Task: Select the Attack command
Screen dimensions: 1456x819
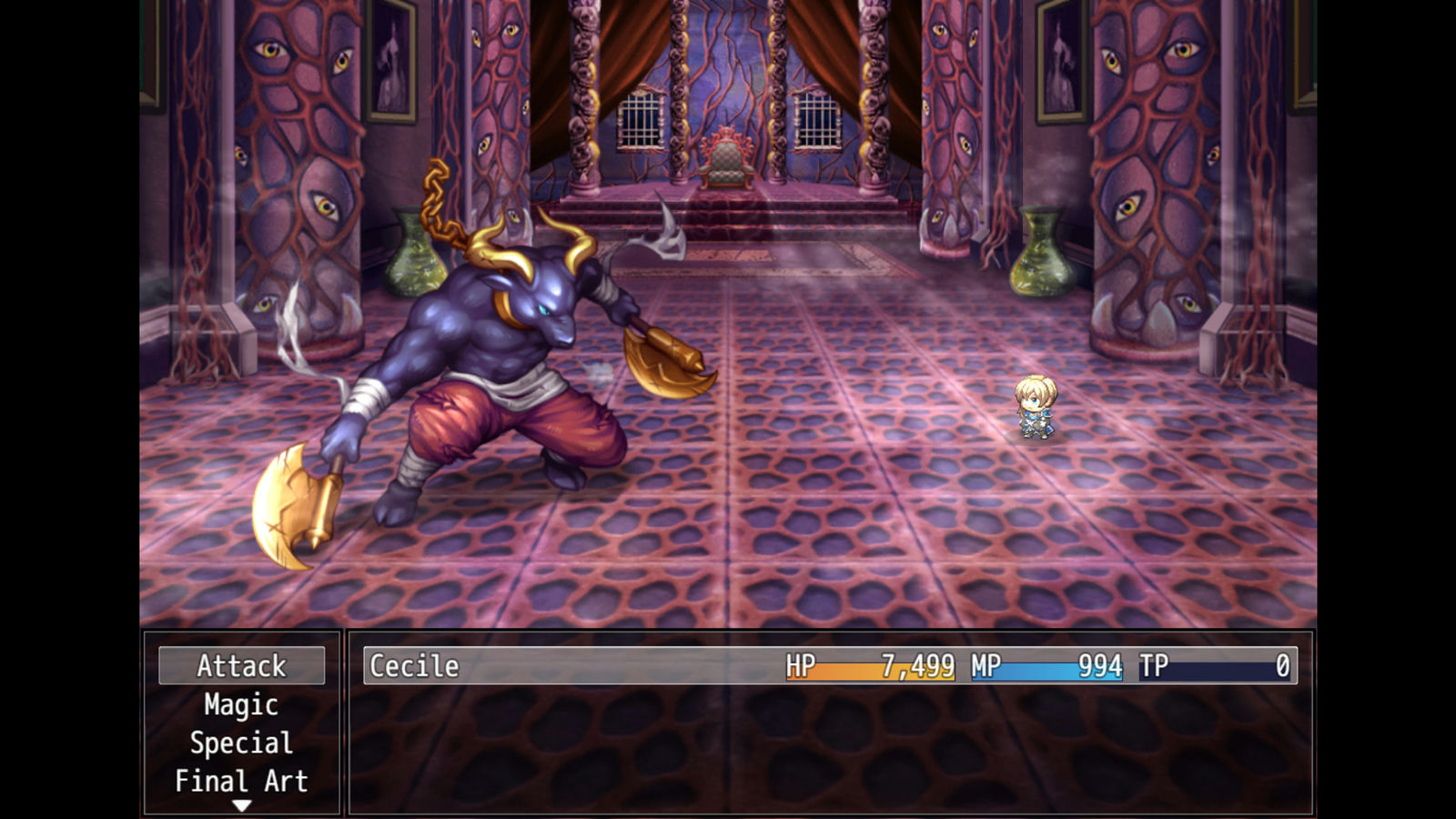Action: (241, 666)
